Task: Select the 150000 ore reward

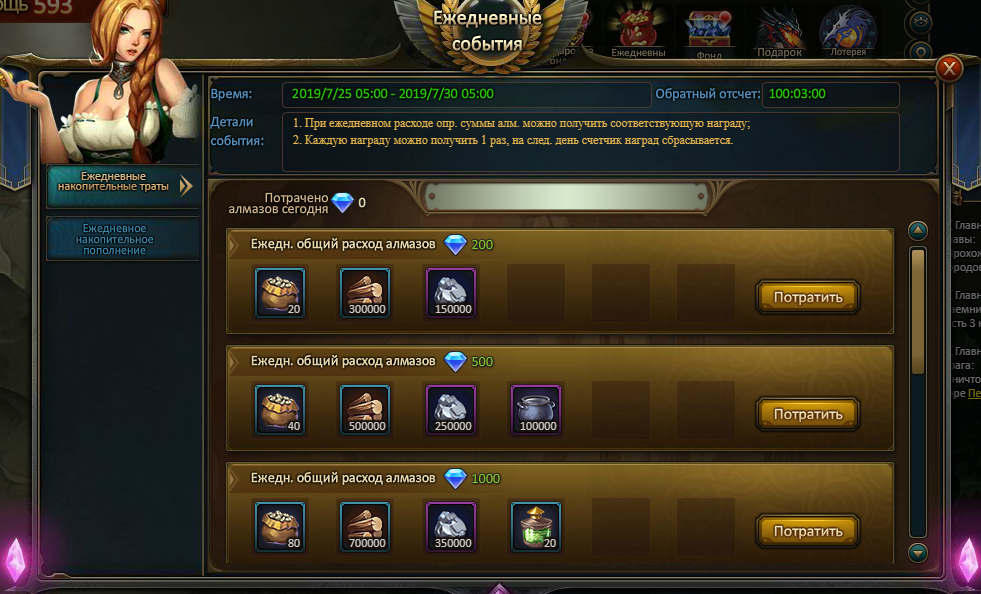Action: pyautogui.click(x=451, y=292)
